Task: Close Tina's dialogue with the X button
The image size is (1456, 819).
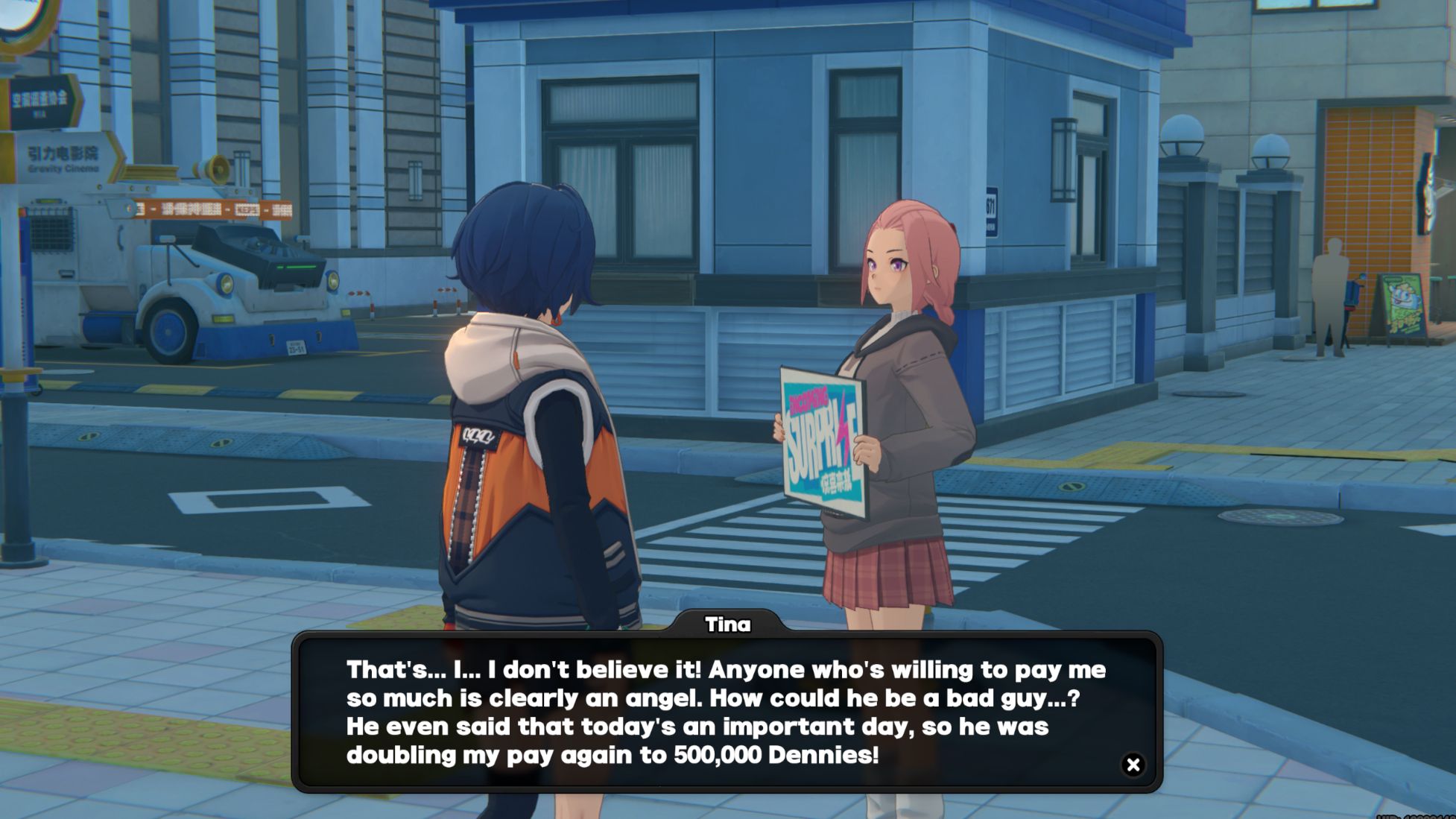Action: 1133,765
